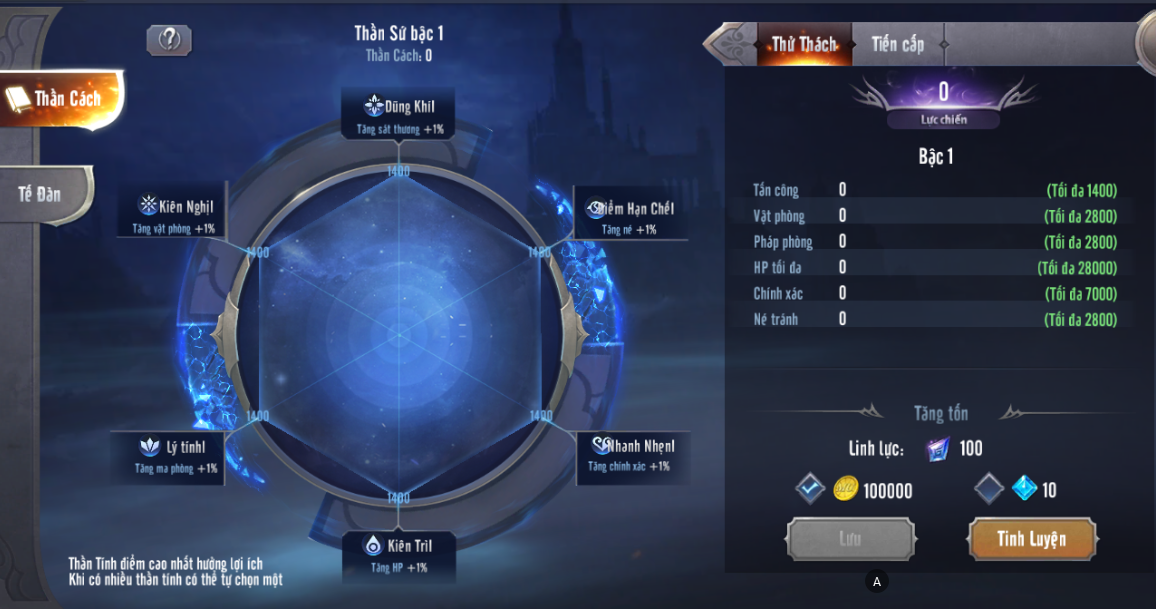The width and height of the screenshot is (1156, 609).
Task: Click the greyed Lưu save button
Action: (x=850, y=539)
